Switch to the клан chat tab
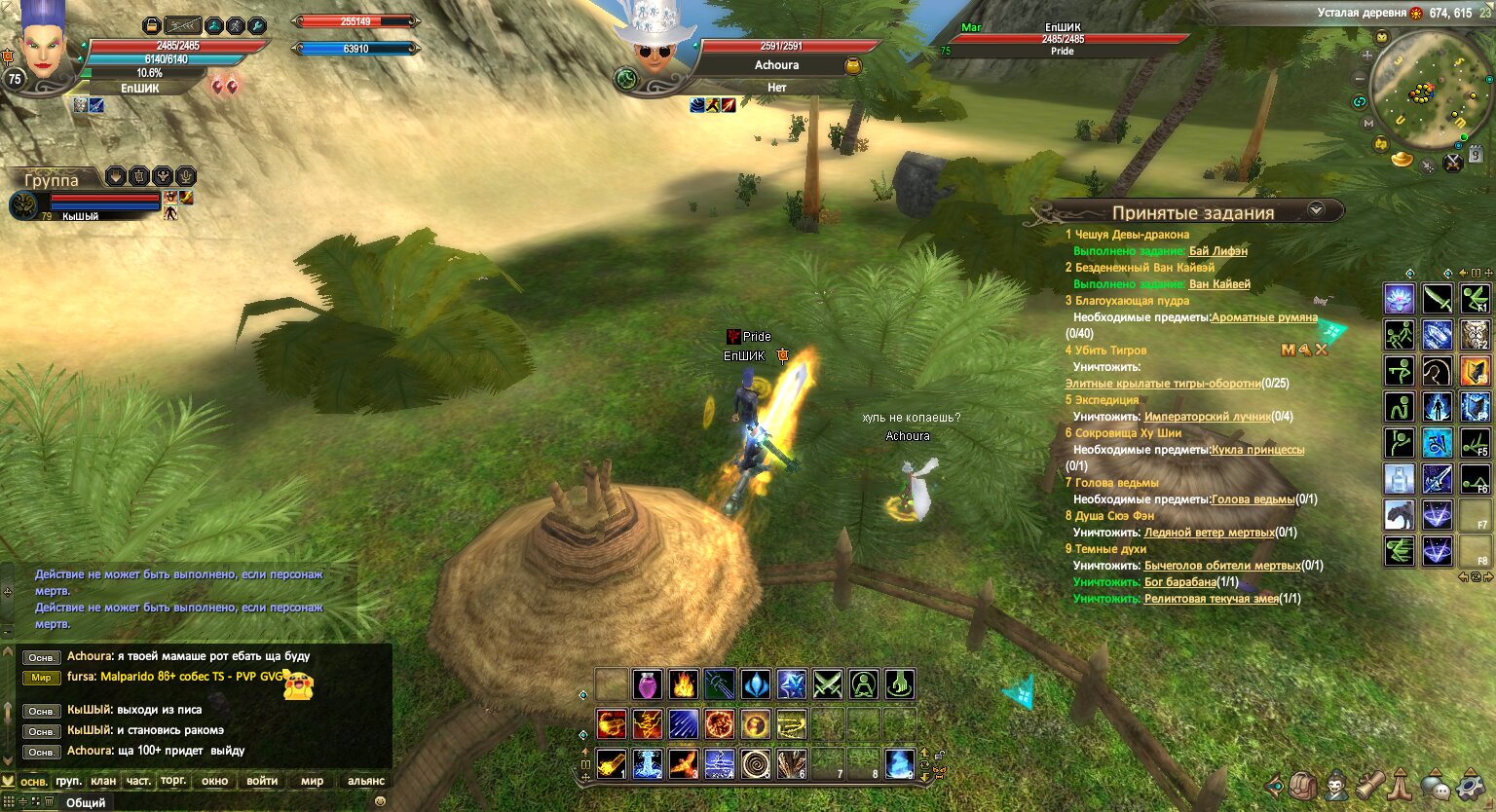Viewport: 1496px width, 812px height. [103, 781]
